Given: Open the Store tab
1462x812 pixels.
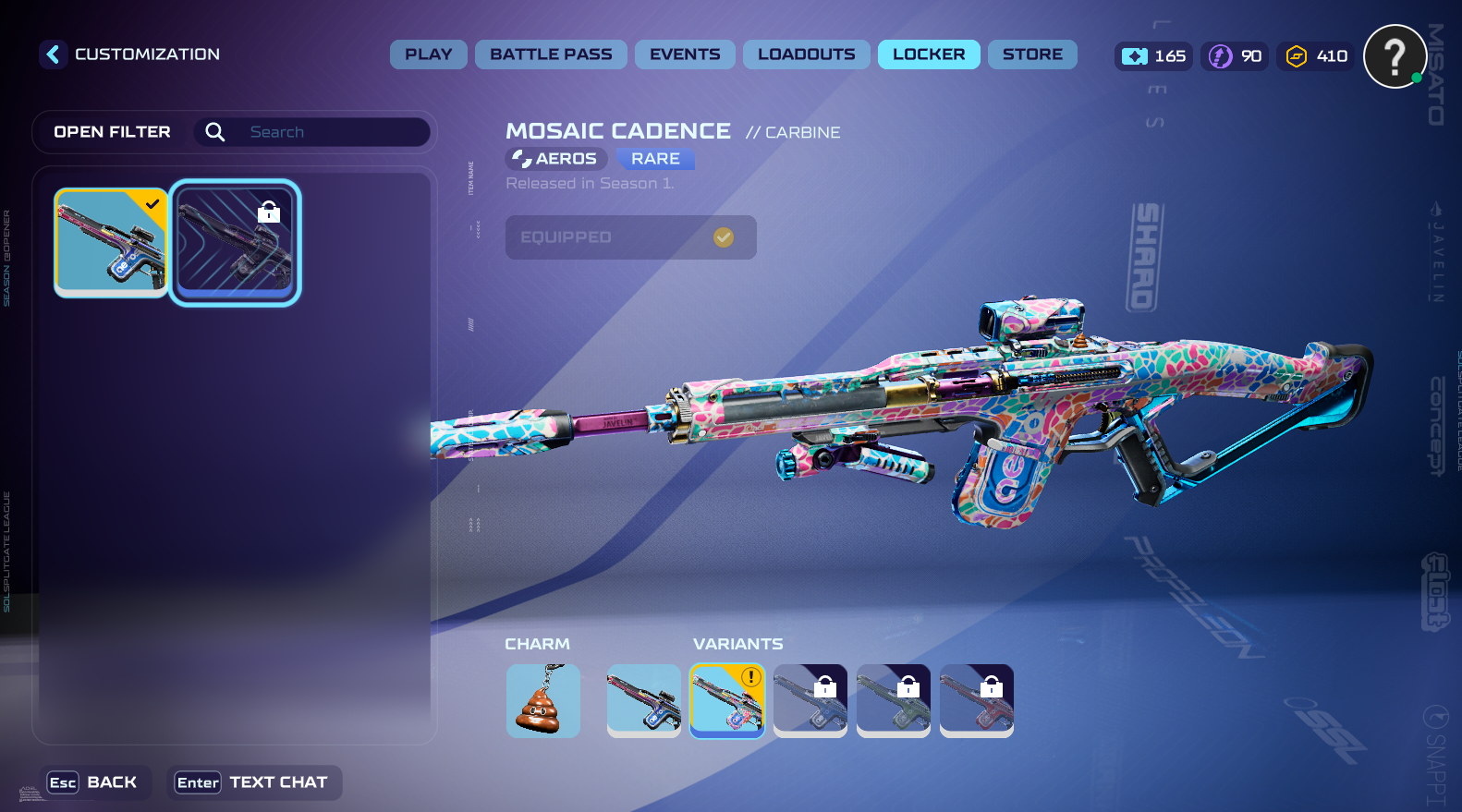Looking at the screenshot, I should [x=1032, y=55].
